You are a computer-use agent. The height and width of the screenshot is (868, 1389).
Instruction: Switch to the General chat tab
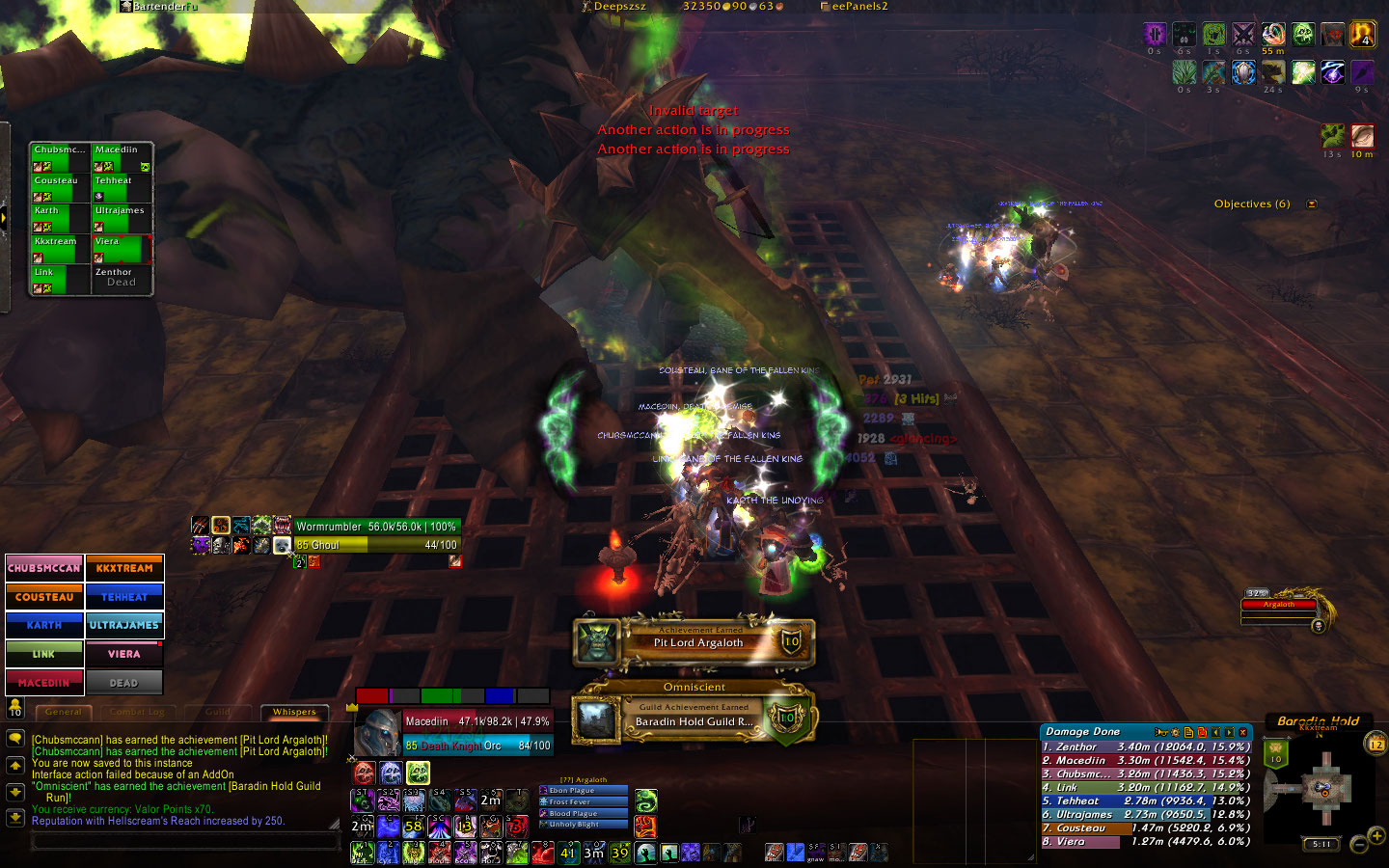pyautogui.click(x=64, y=712)
